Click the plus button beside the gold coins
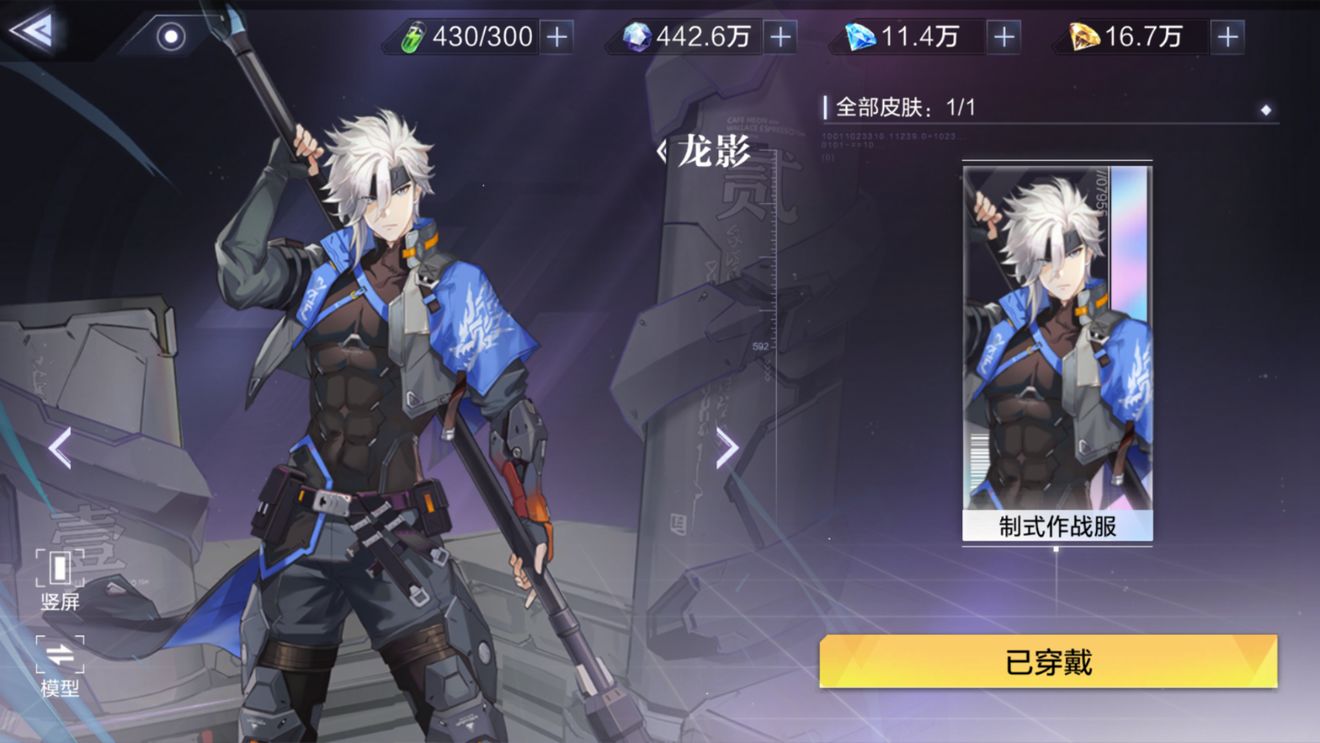 (x=1226, y=36)
